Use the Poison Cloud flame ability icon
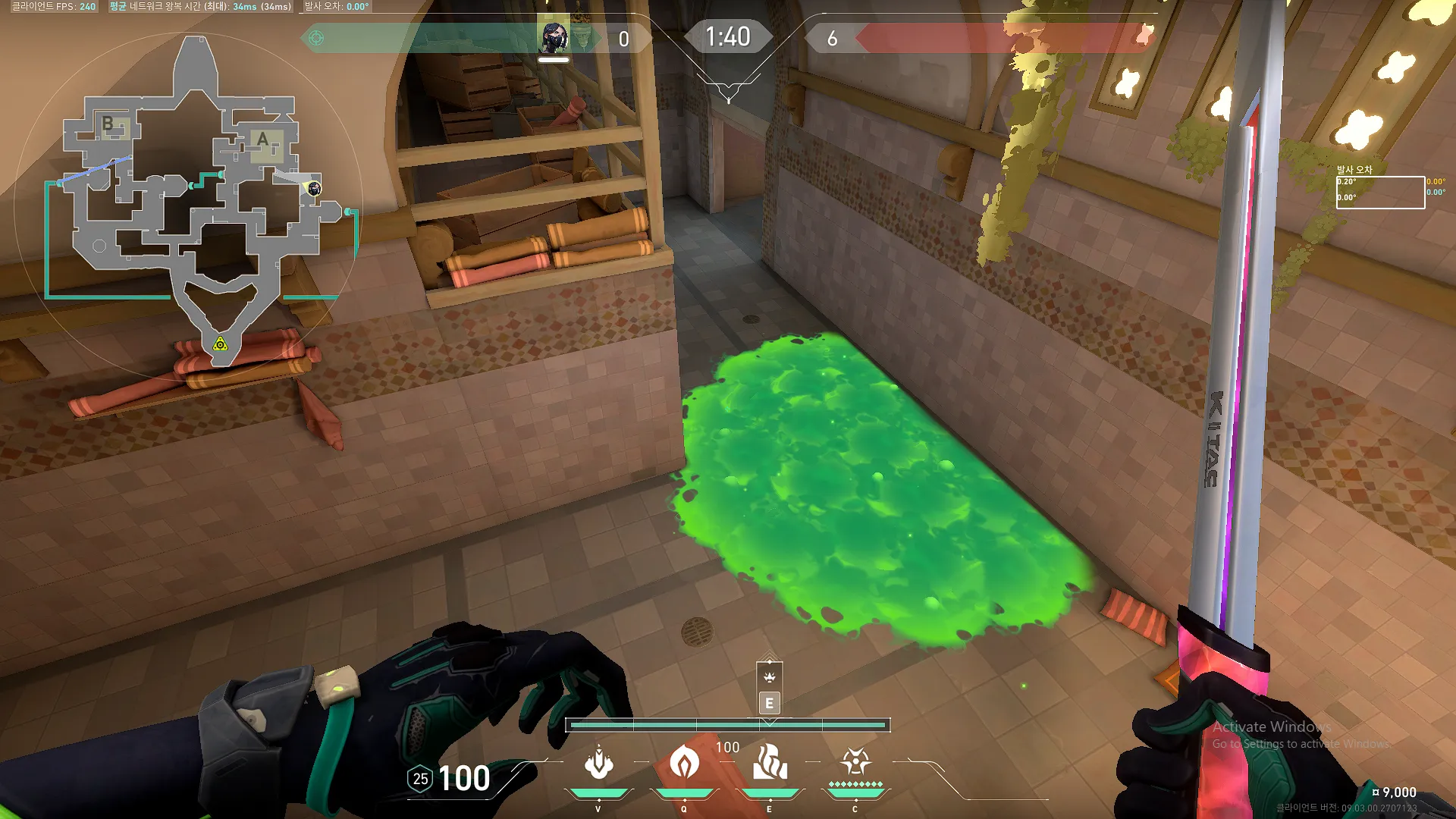The width and height of the screenshot is (1456, 819). point(684,762)
